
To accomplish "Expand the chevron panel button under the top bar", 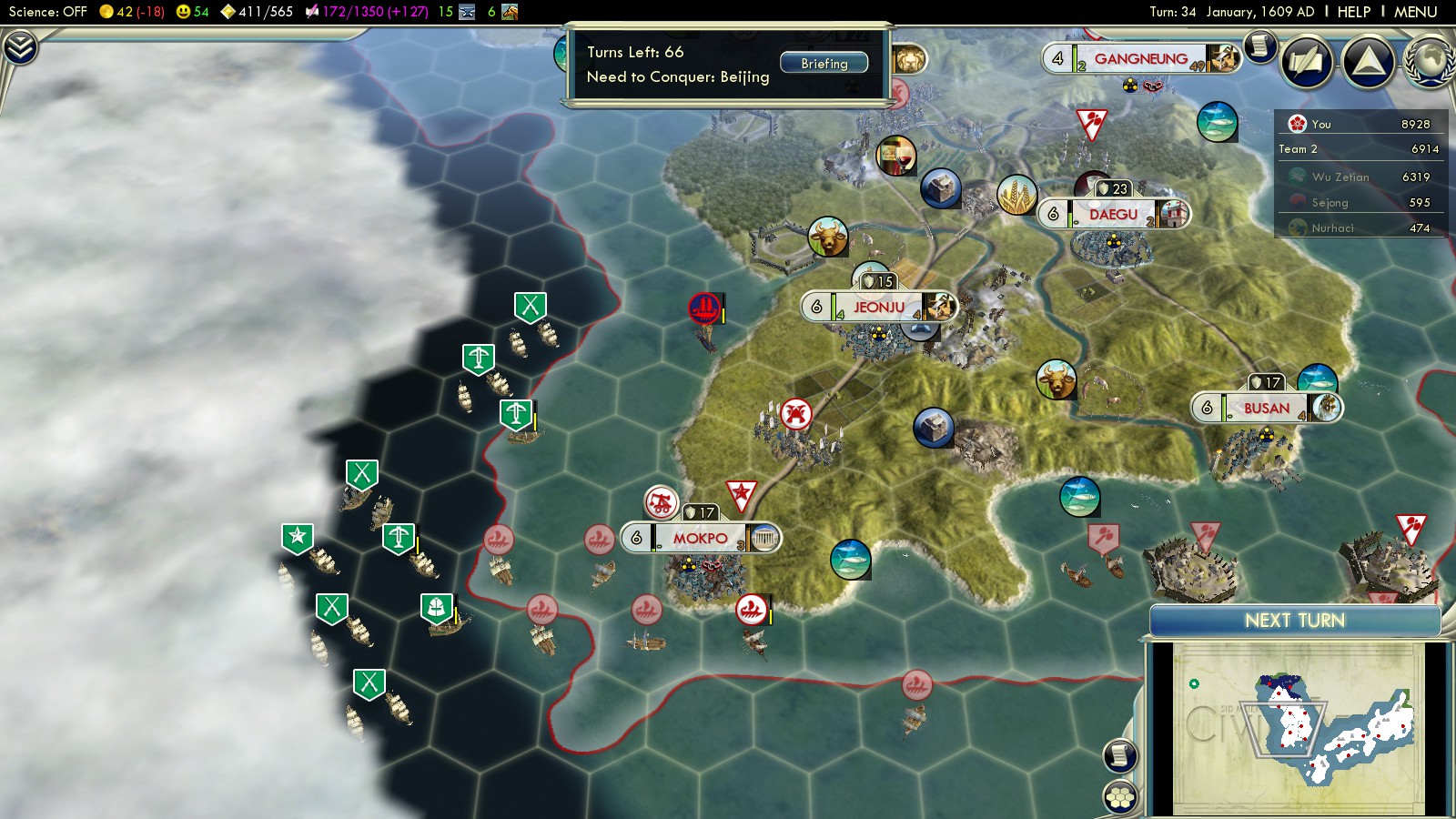I will (x=20, y=47).
